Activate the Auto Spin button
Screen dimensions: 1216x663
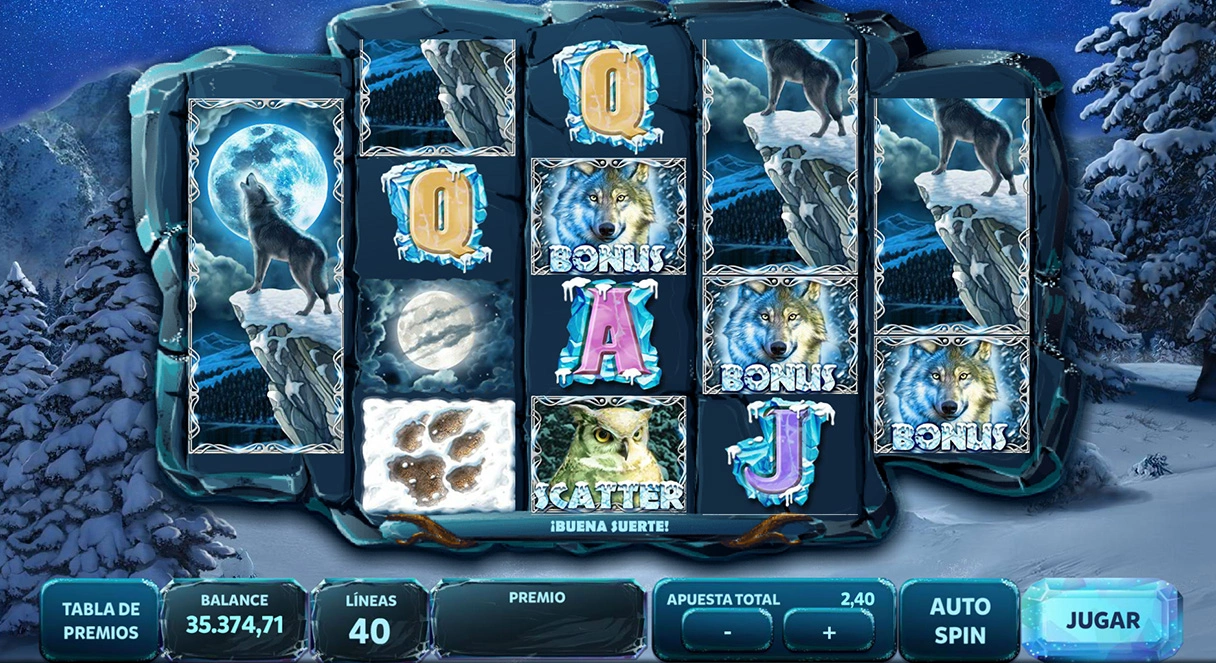[959, 620]
